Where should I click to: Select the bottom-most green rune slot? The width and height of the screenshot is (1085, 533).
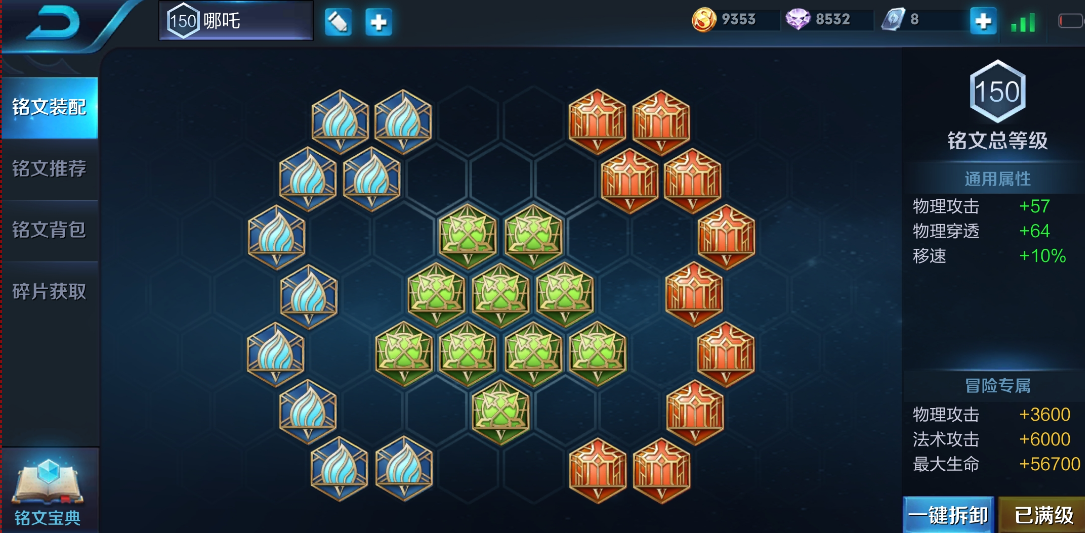[x=500, y=409]
